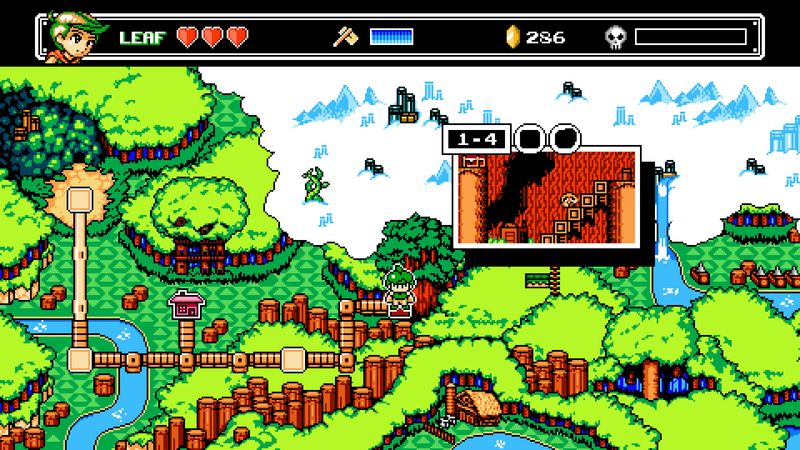
Task: Choose the level node on the sandy clearing
Action: coord(80,198)
